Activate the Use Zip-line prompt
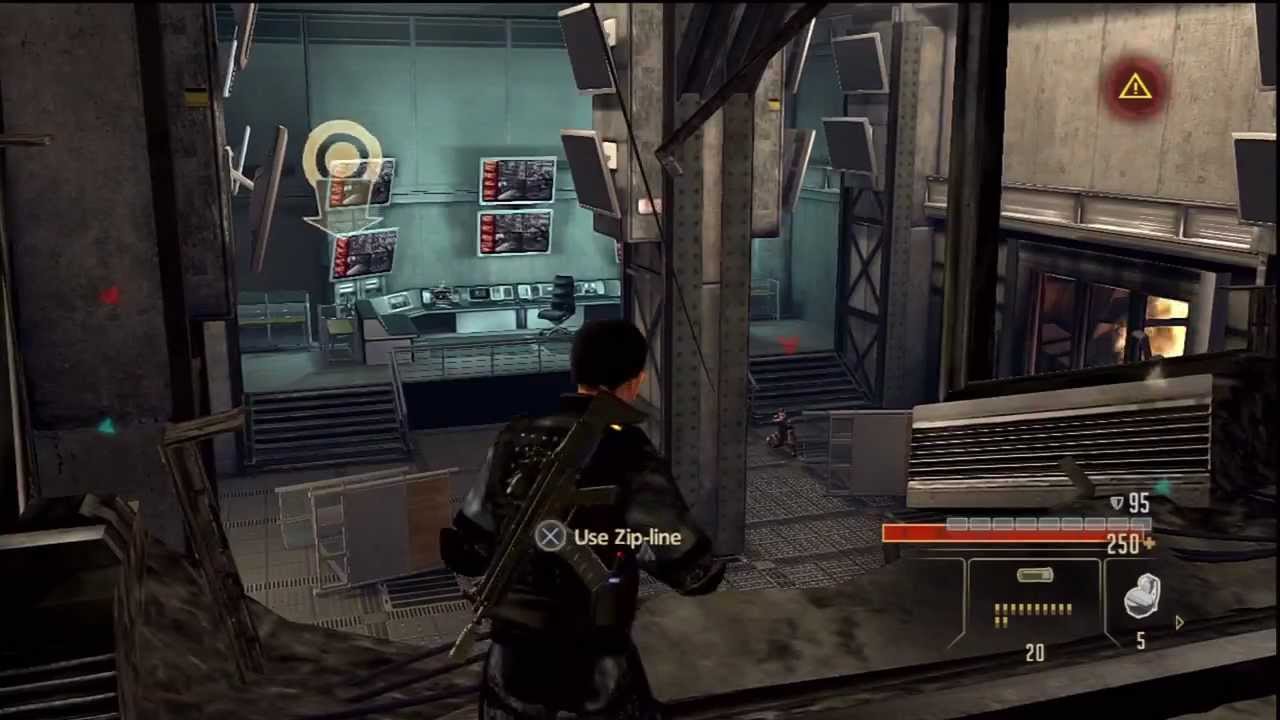 pos(627,537)
